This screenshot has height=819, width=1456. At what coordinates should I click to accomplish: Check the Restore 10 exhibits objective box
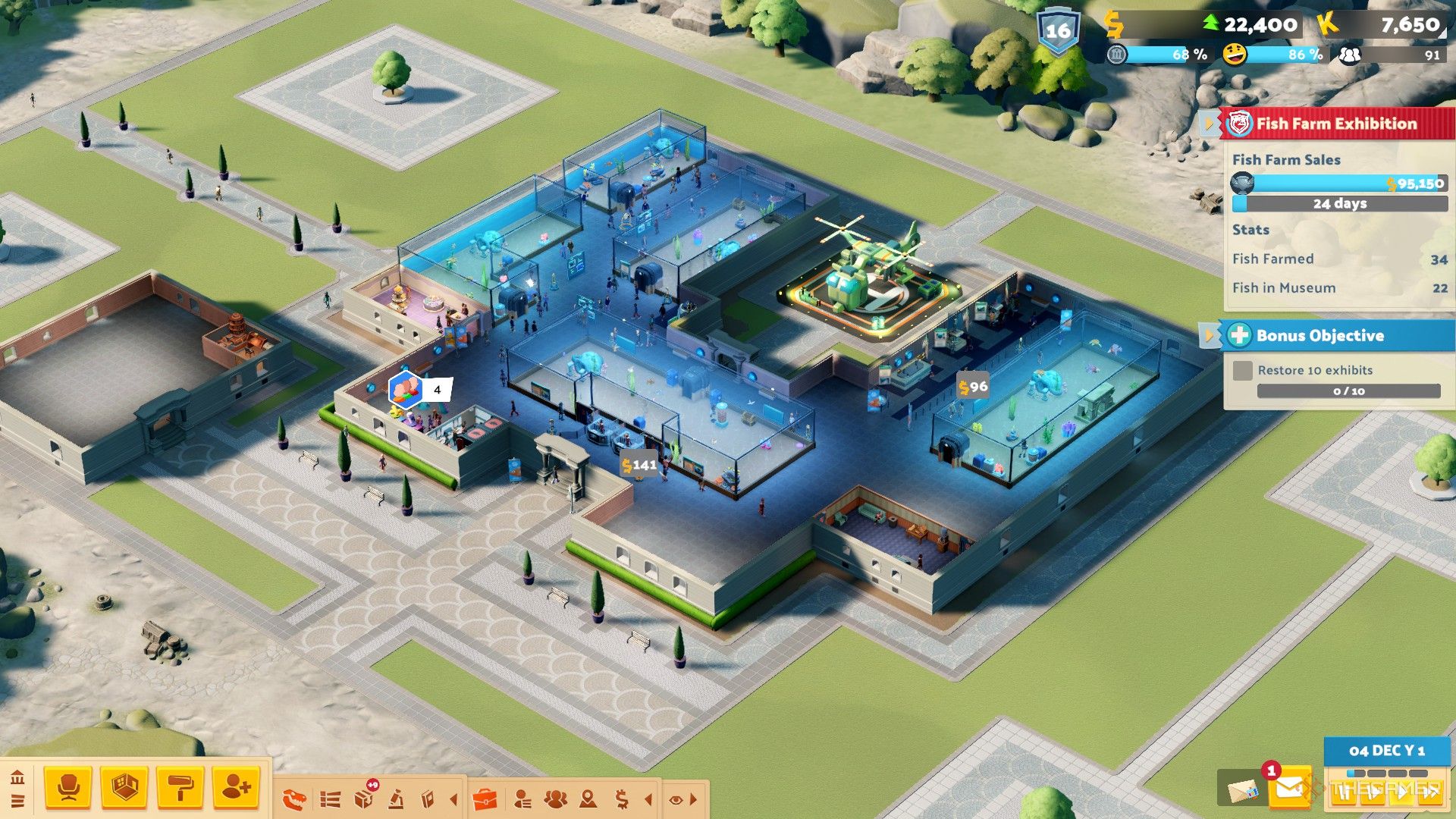click(x=1242, y=370)
